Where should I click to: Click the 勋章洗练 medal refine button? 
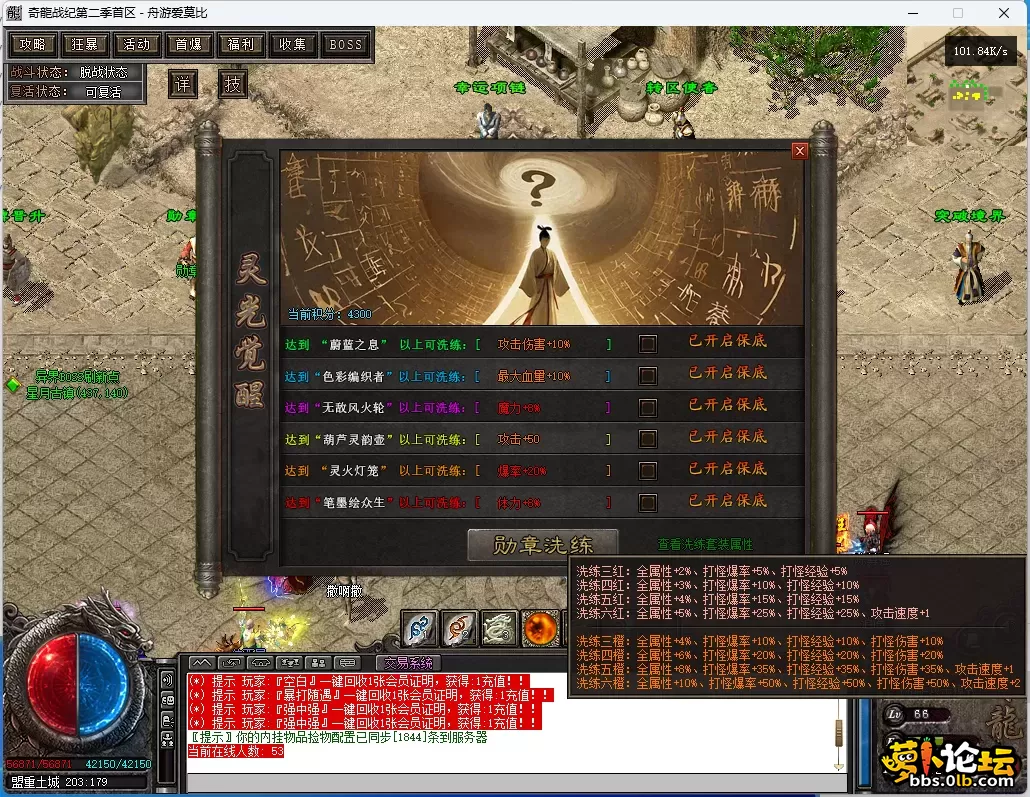point(543,545)
